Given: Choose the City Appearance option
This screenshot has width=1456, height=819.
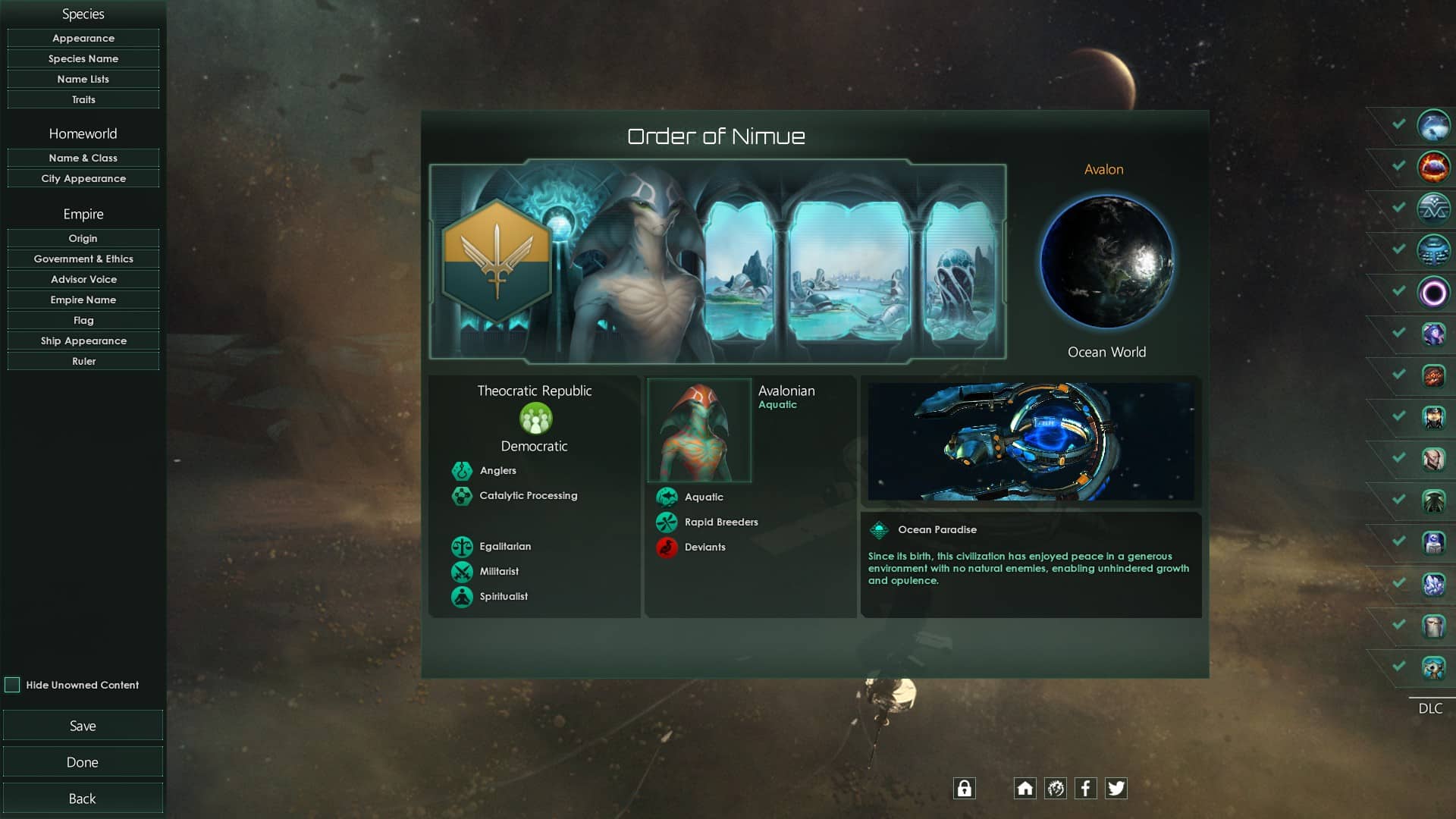Looking at the screenshot, I should pos(83,178).
